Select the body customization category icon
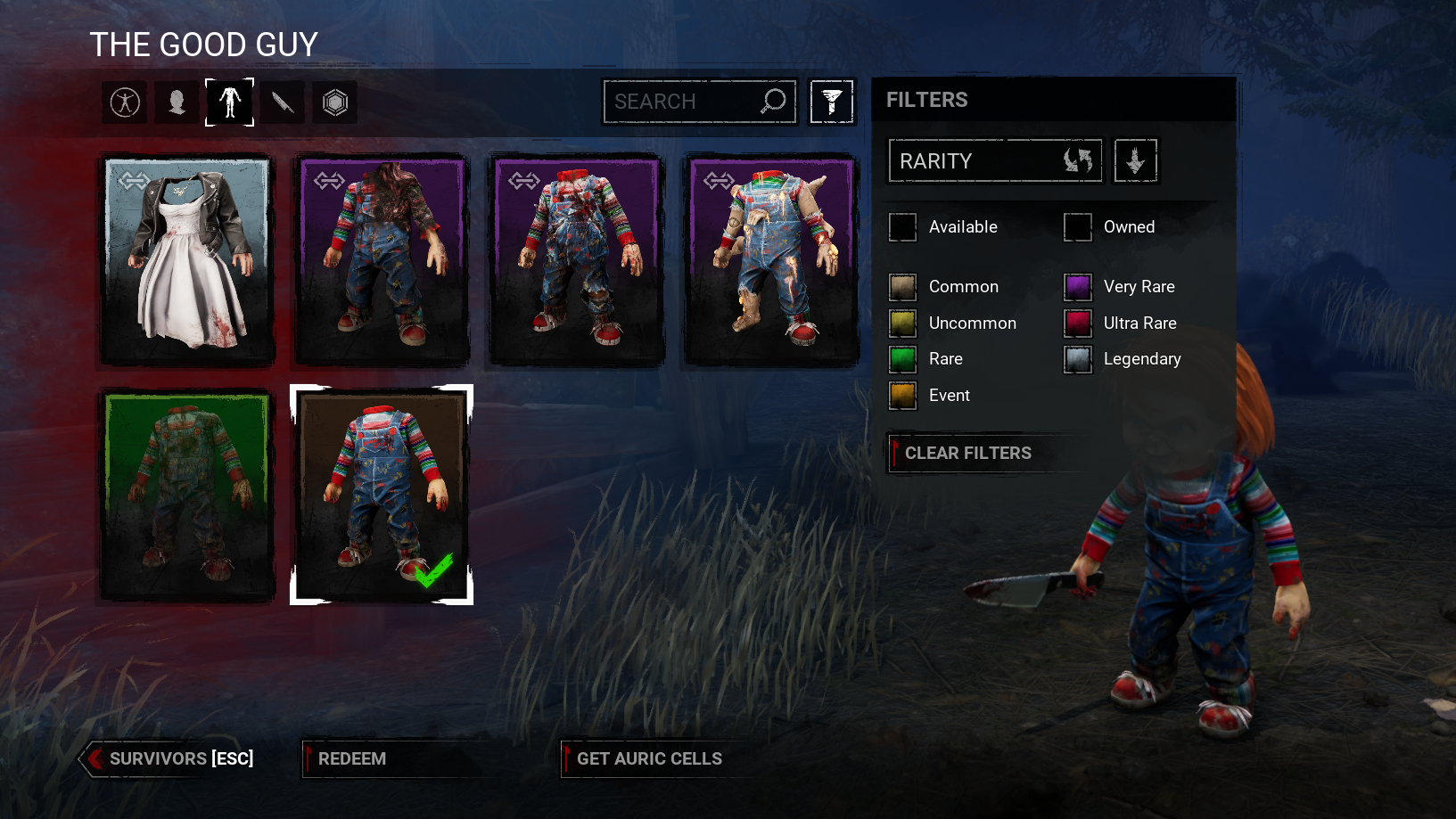Viewport: 1456px width, 819px height. coord(229,102)
